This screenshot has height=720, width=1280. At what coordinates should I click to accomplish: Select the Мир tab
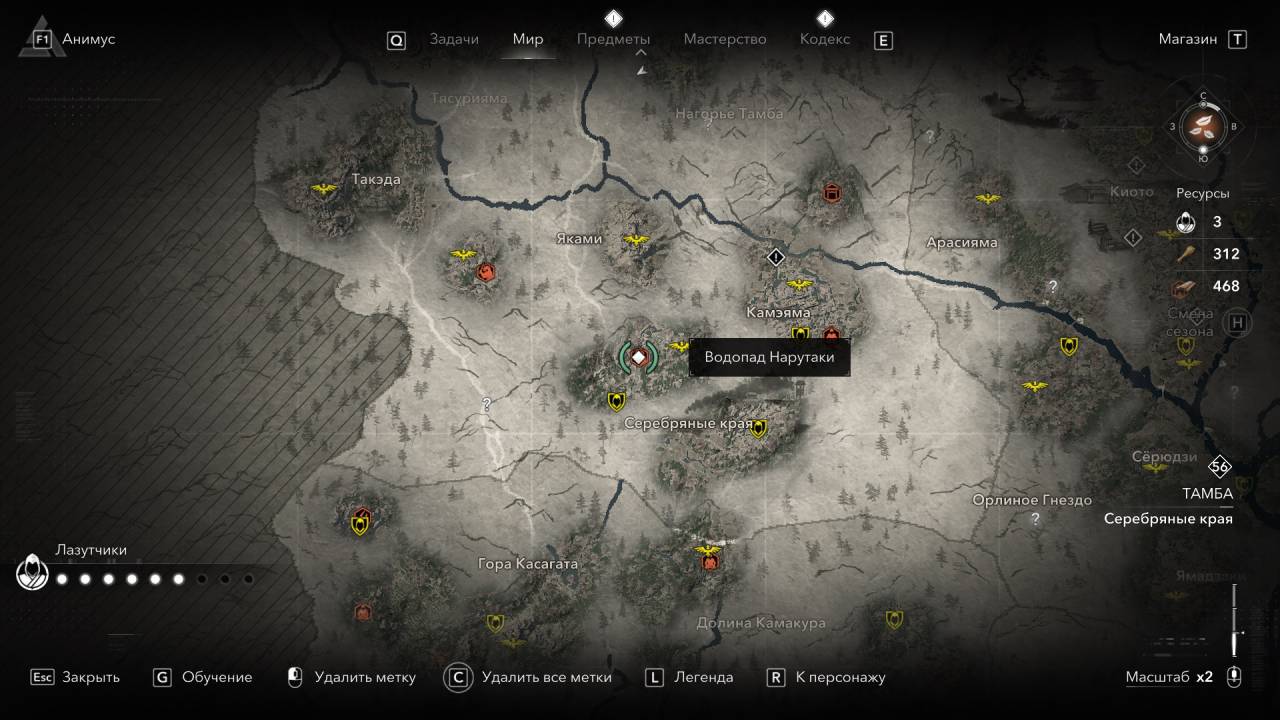(528, 39)
